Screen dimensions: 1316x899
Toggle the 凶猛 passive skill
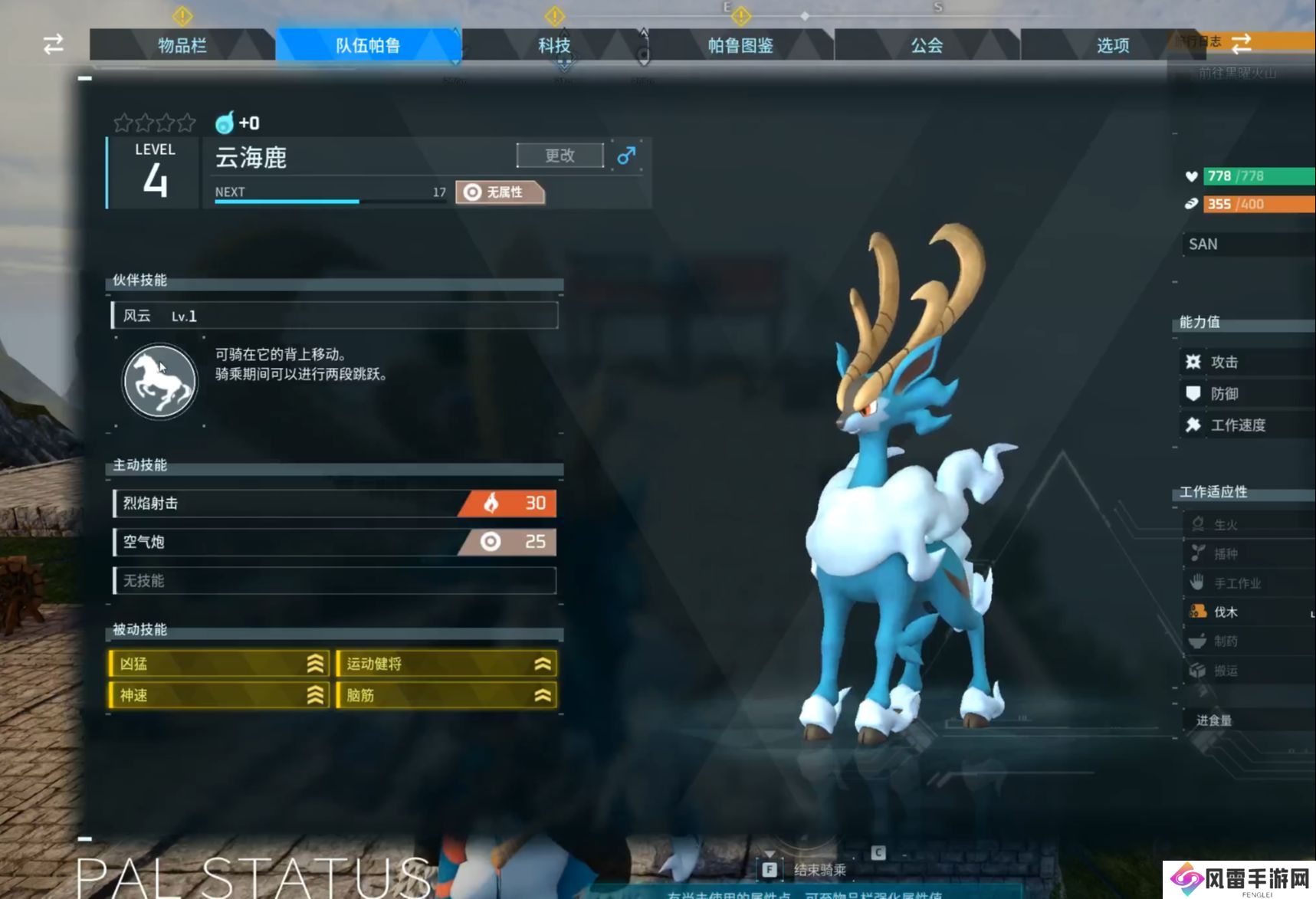tap(218, 664)
